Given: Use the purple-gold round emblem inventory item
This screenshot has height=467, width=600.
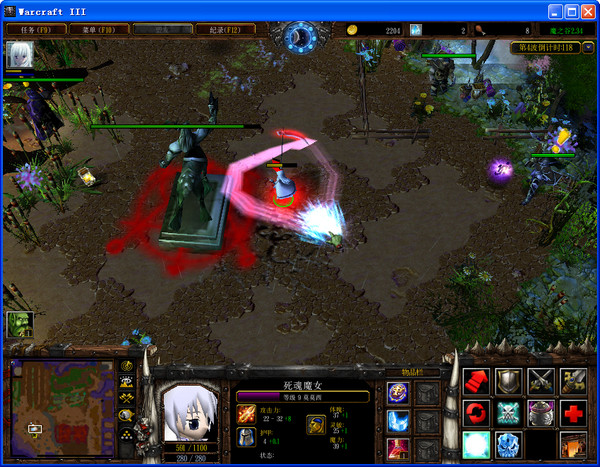Looking at the screenshot, I should 398,393.
